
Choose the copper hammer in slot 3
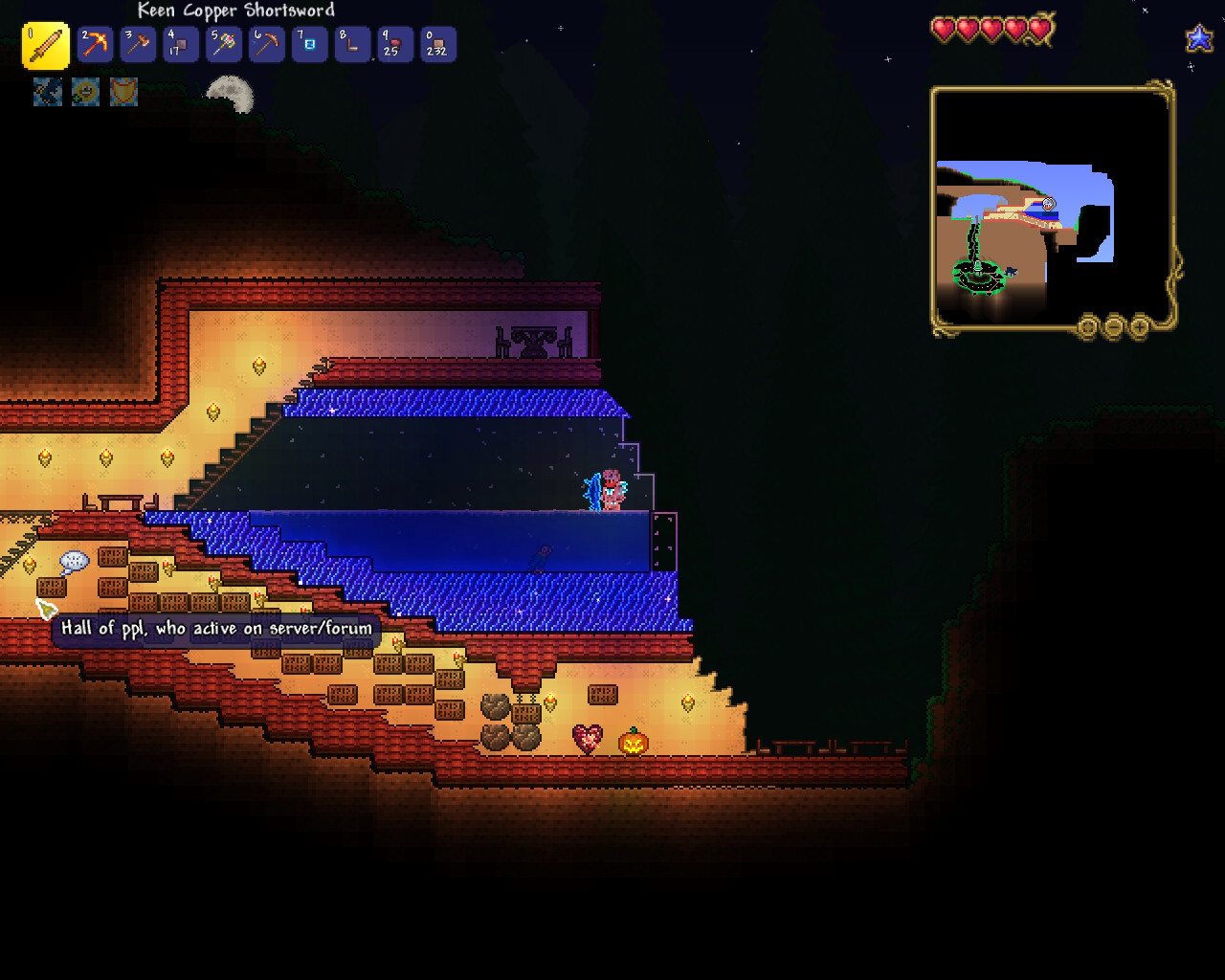(x=138, y=45)
